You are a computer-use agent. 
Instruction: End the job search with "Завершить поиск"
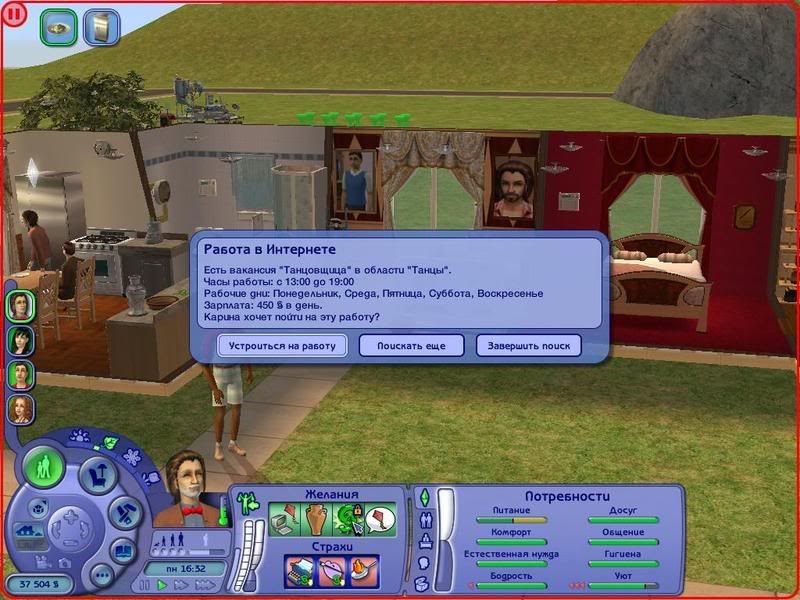point(528,345)
